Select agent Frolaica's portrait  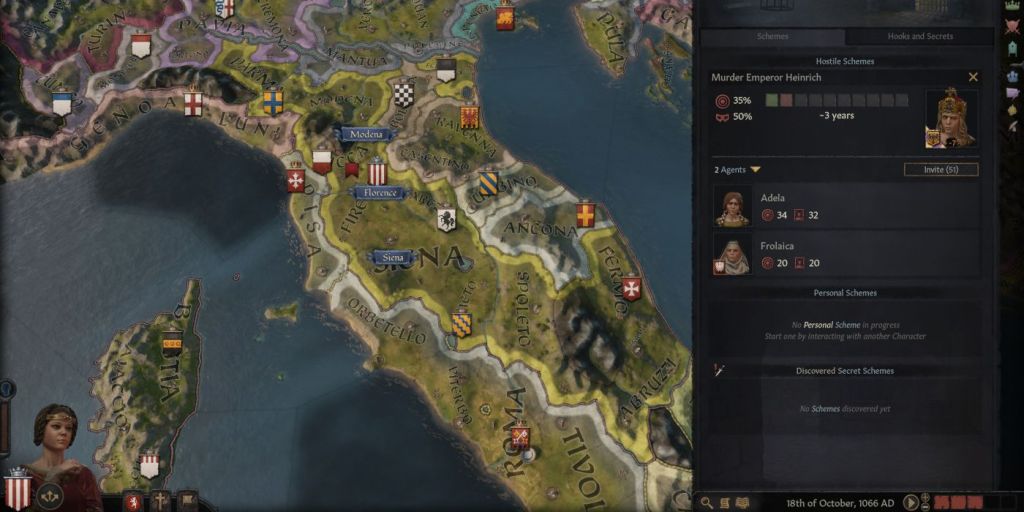[733, 255]
